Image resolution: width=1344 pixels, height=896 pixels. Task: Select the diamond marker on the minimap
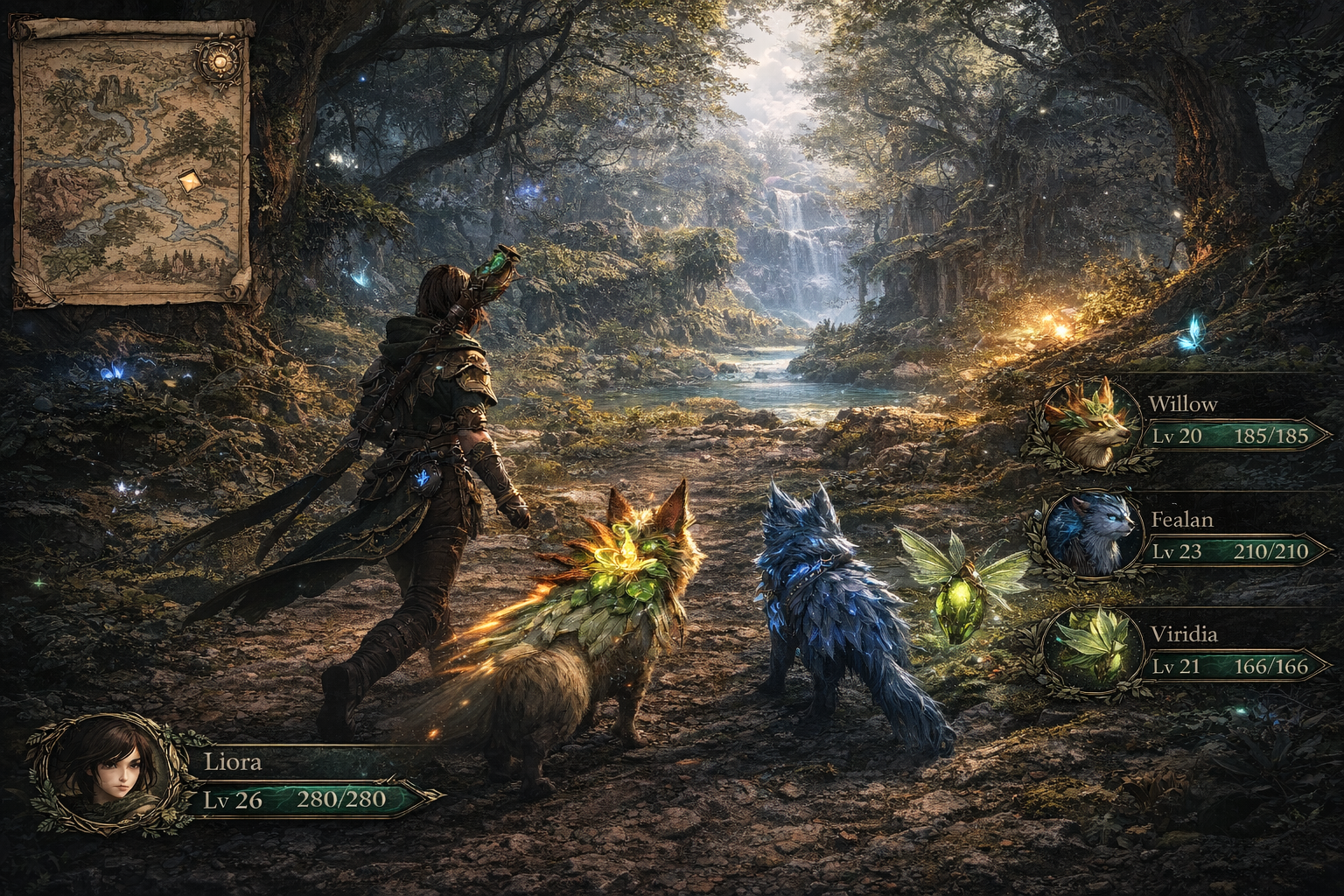189,181
